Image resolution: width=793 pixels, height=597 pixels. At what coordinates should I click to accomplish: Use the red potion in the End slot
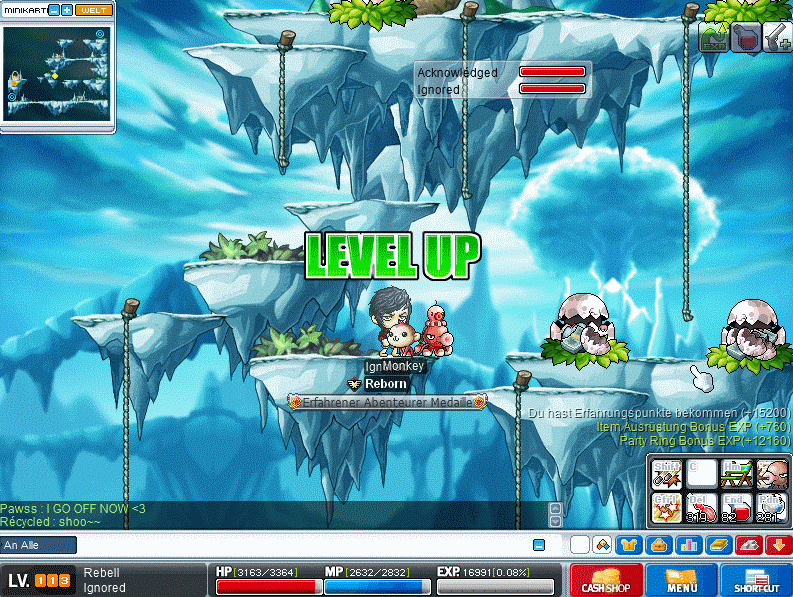[x=736, y=507]
